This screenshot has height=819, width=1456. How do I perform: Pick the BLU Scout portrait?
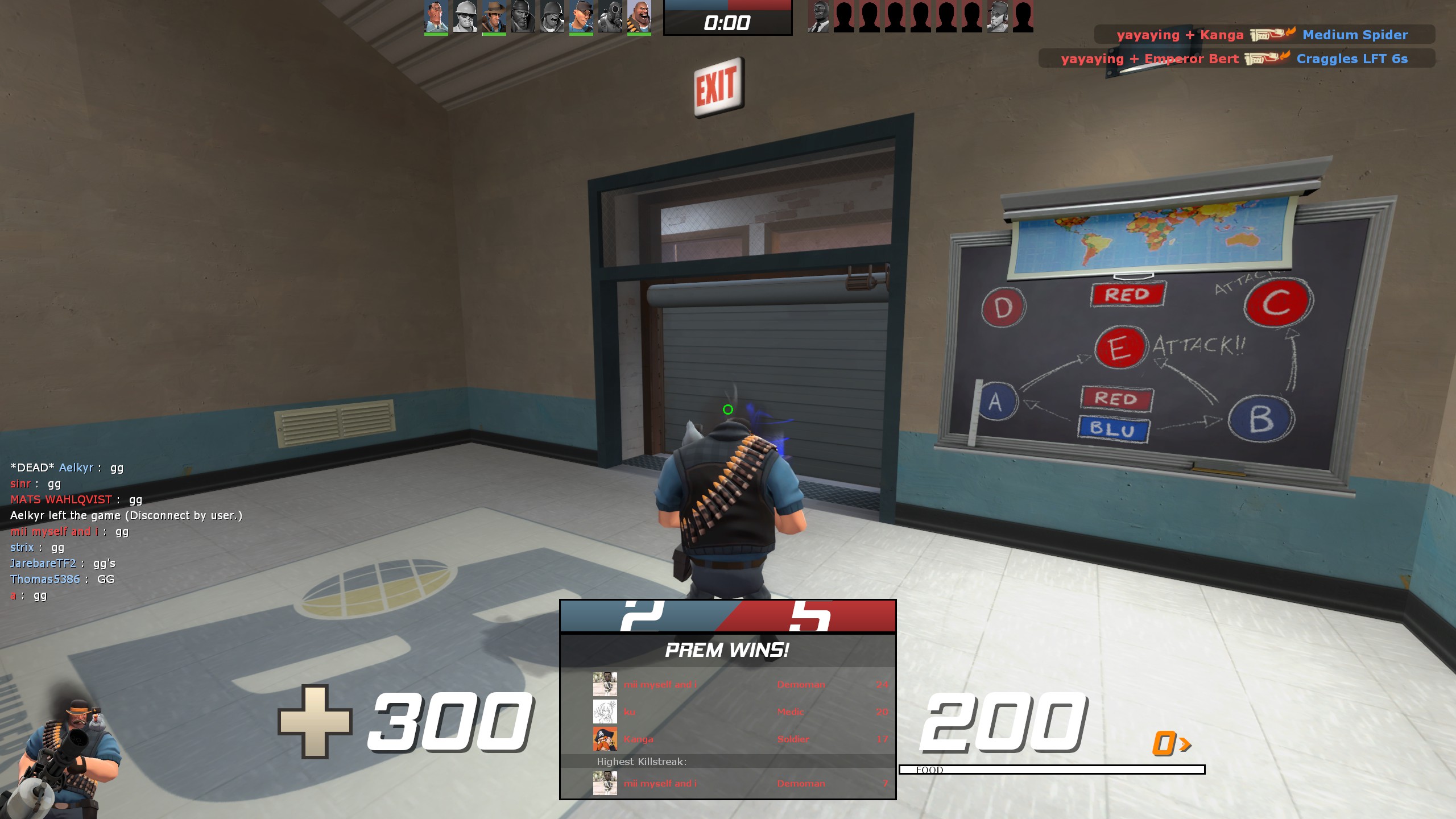(581, 16)
